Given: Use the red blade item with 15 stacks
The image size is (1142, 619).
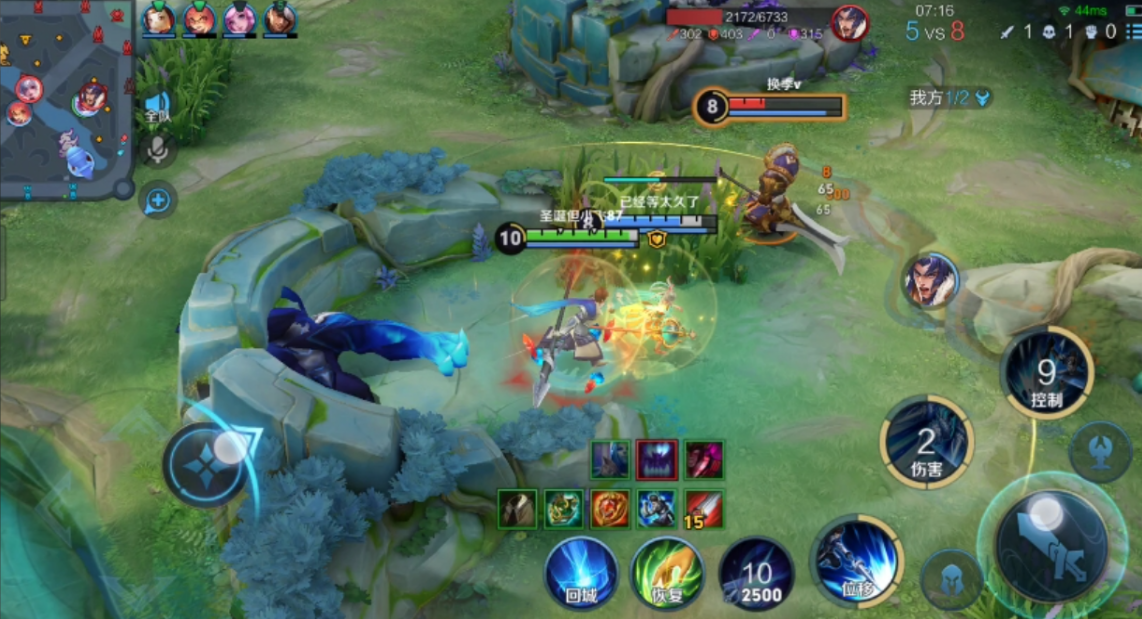Looking at the screenshot, I should click(x=703, y=508).
